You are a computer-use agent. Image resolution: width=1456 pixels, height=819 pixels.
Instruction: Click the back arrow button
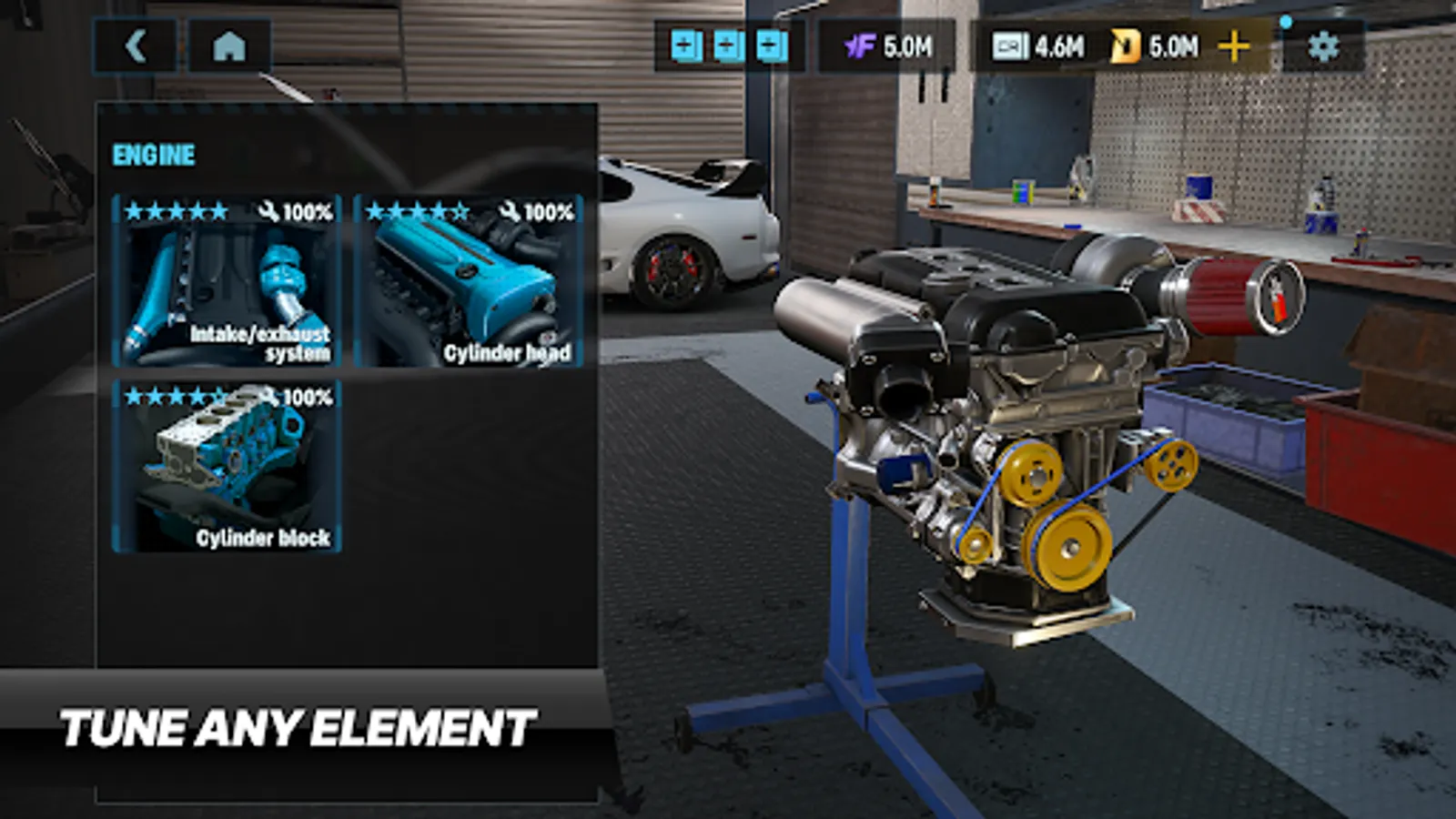(136, 45)
